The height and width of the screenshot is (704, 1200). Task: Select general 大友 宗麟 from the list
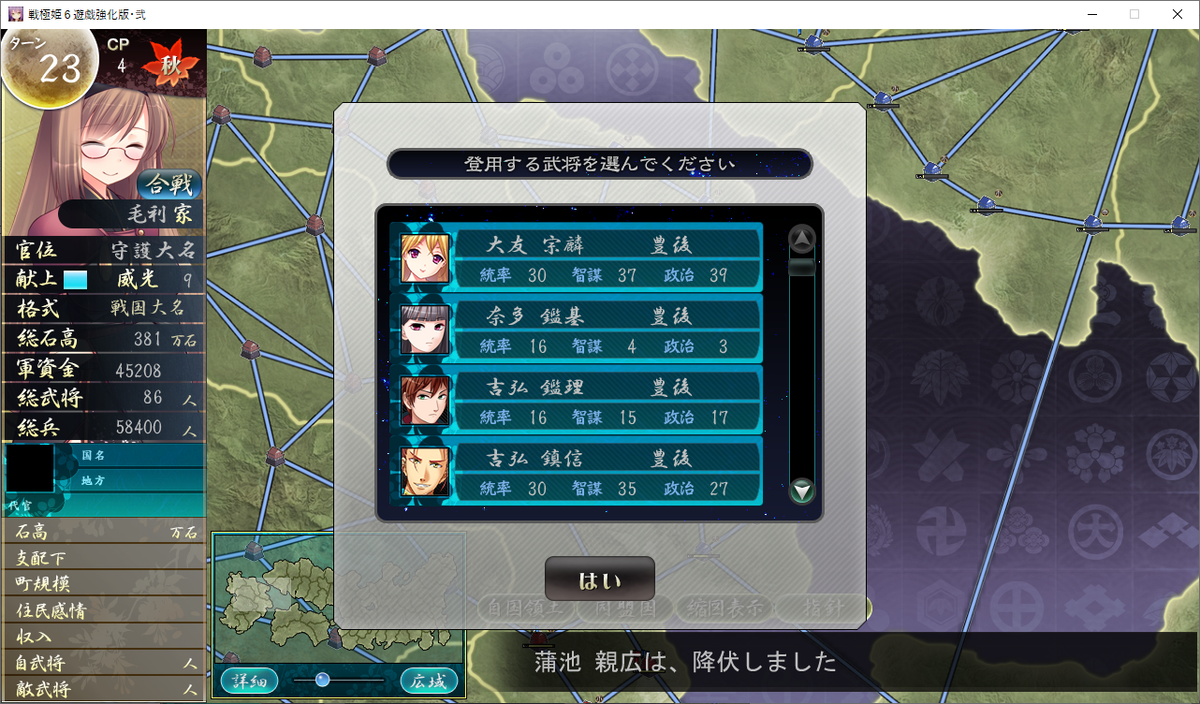coord(578,258)
